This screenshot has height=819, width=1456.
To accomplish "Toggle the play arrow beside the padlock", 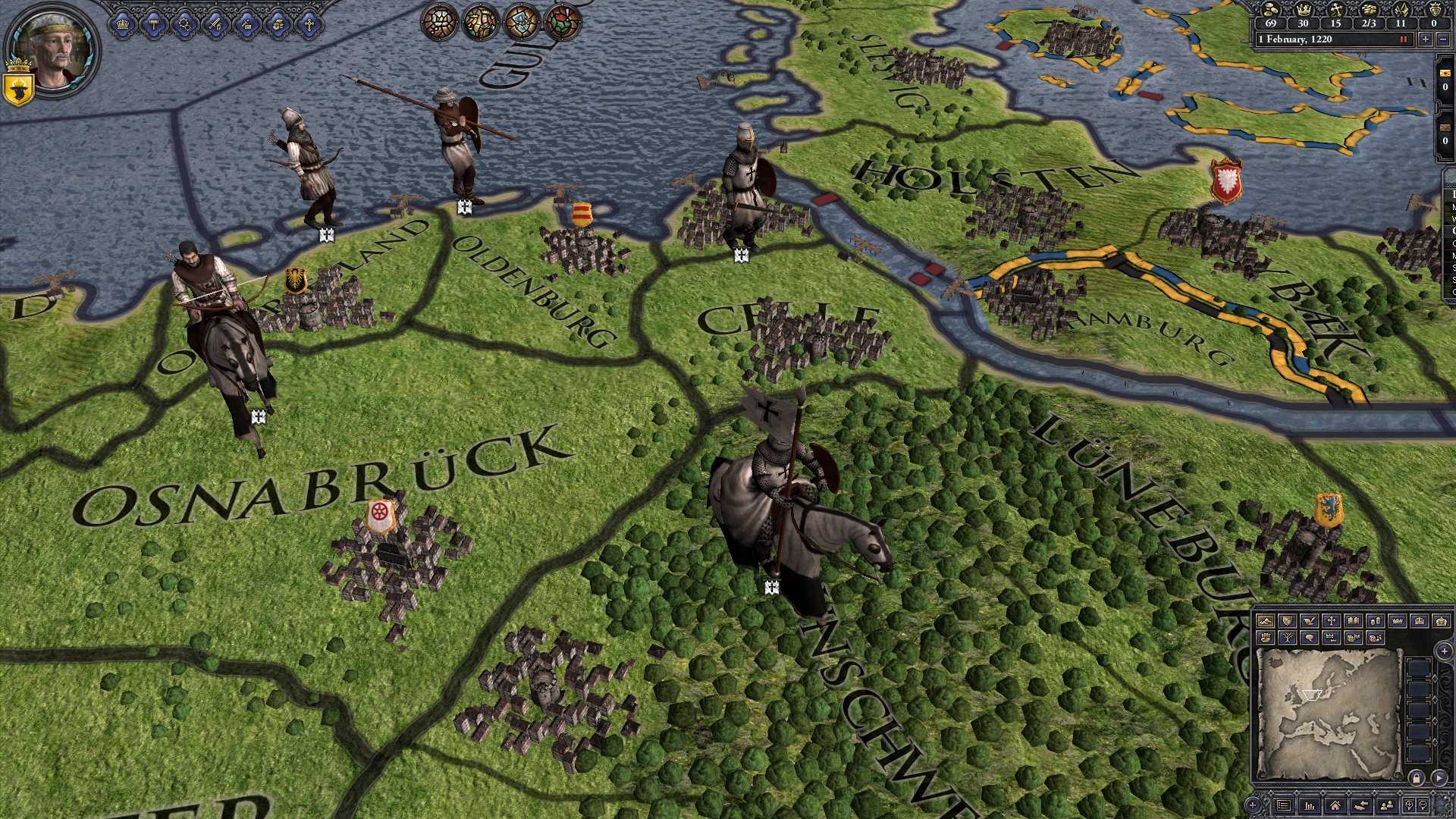I will pos(1439,777).
